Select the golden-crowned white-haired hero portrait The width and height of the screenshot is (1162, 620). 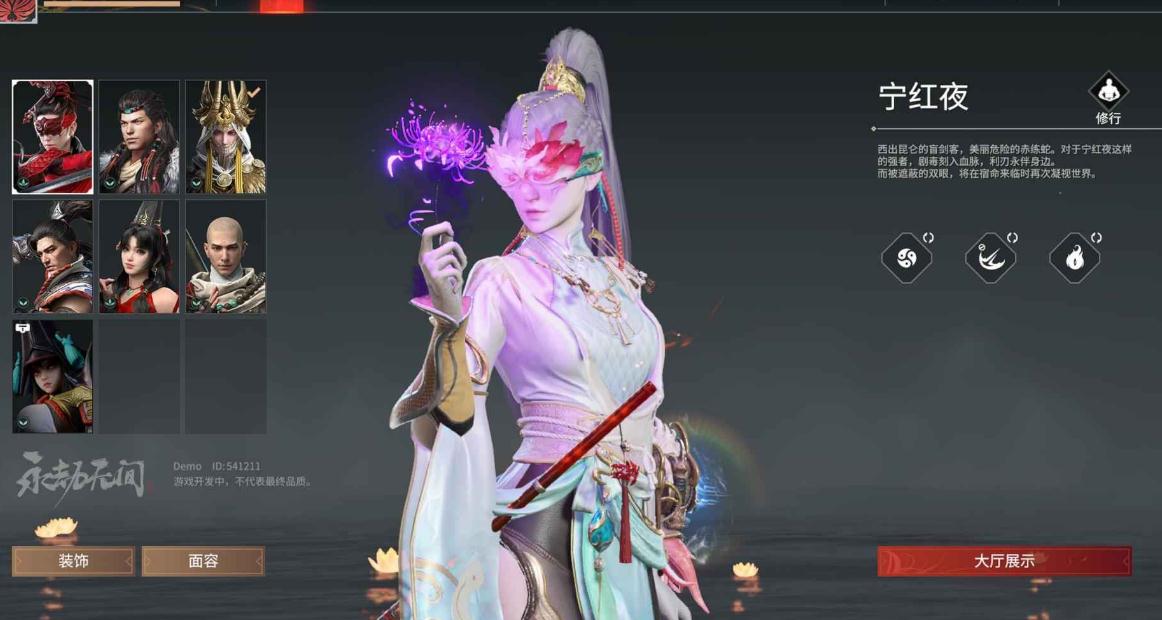(226, 137)
